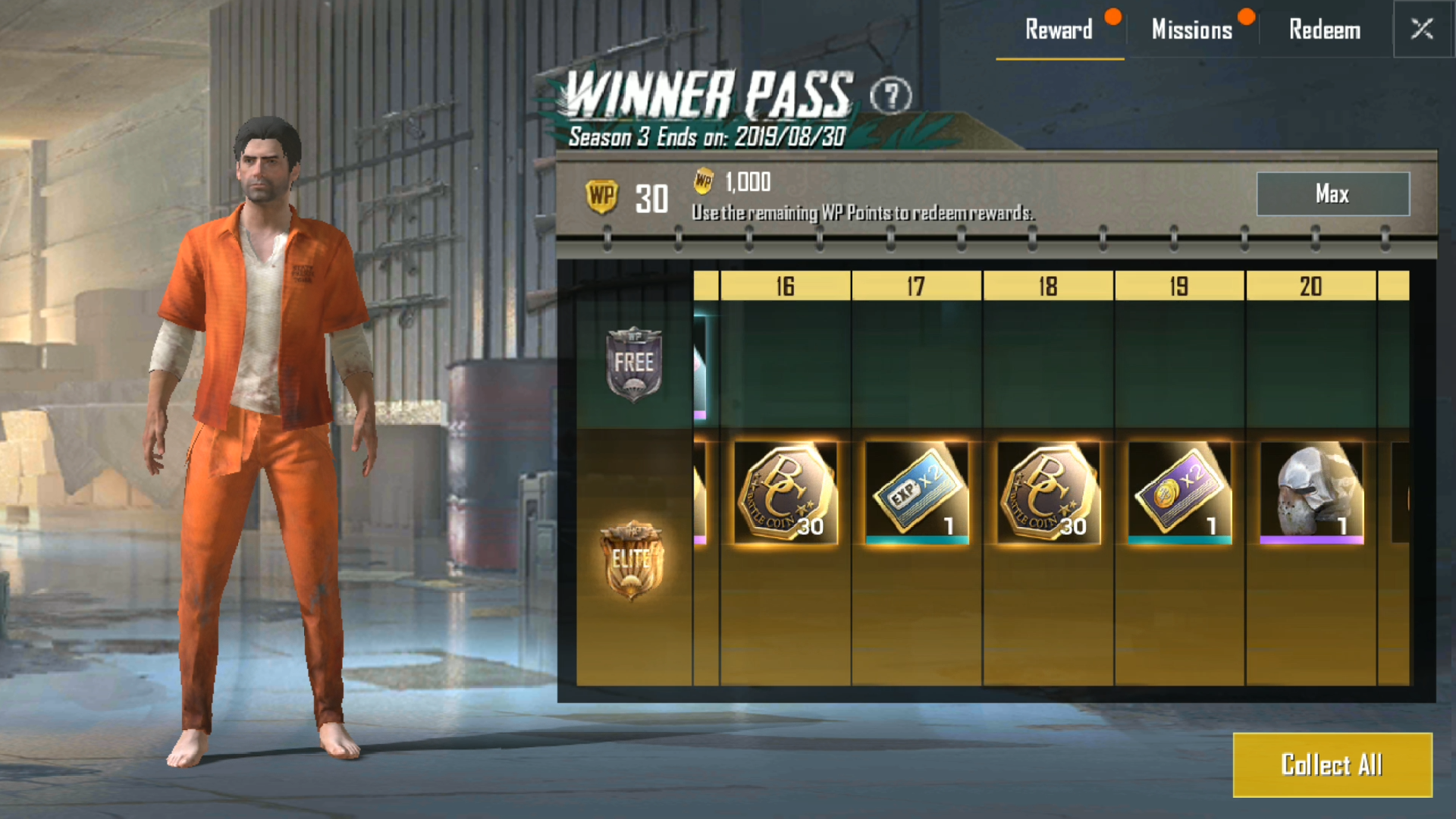Click the rank 16 level header

[783, 287]
